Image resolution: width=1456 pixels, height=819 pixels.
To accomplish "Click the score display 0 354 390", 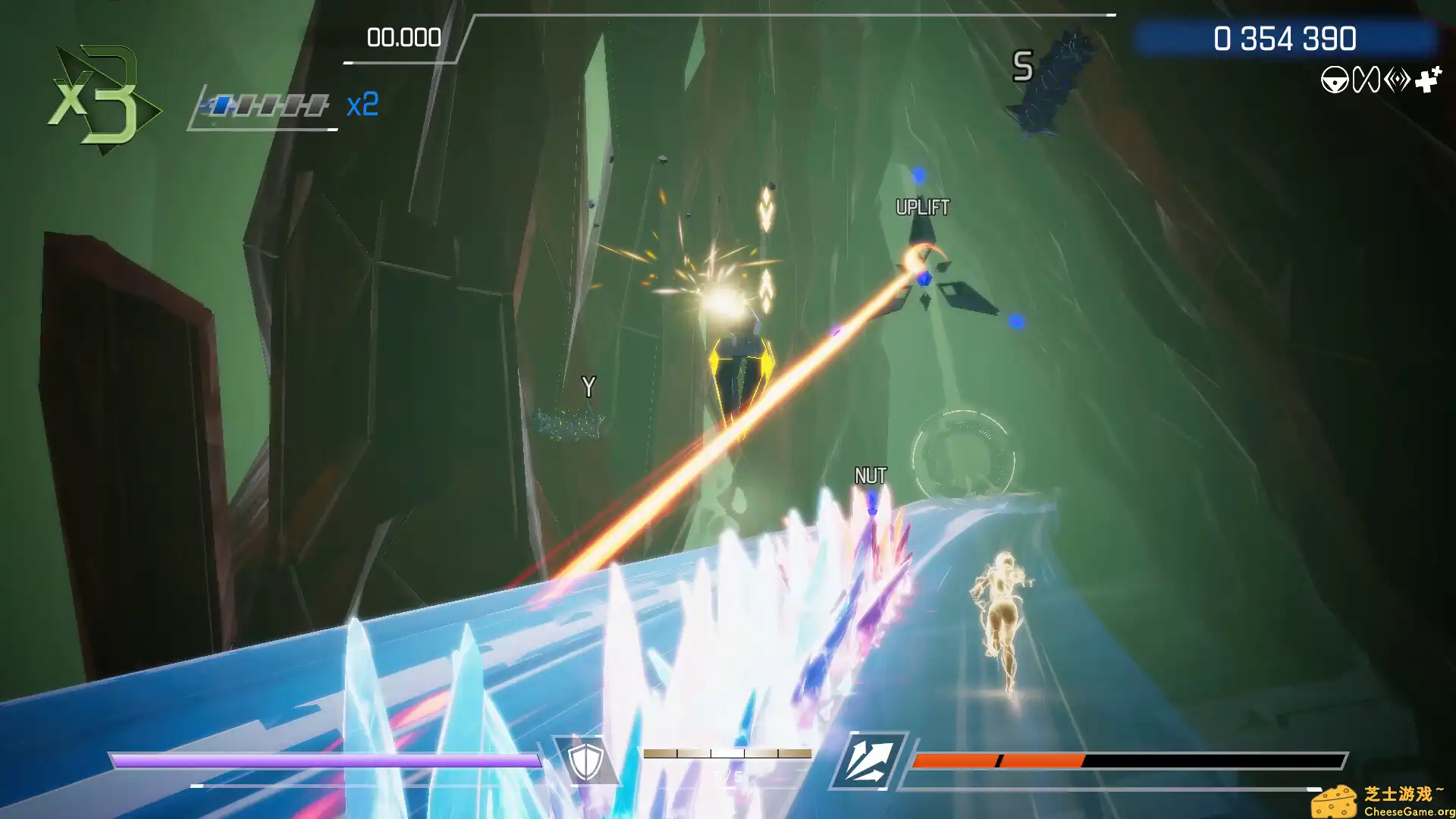I will pos(1285,37).
